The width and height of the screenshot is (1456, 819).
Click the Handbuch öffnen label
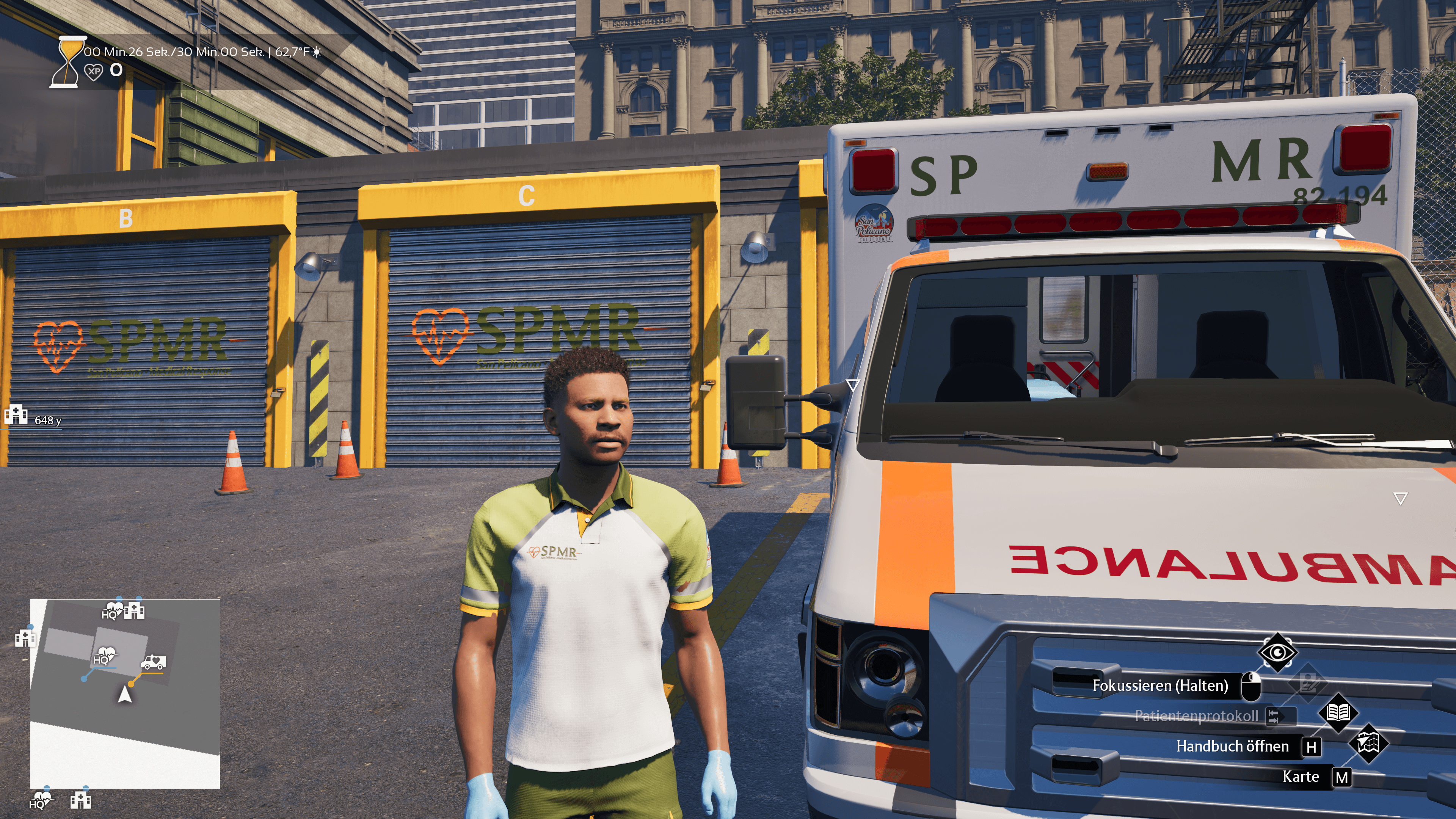click(x=1232, y=747)
